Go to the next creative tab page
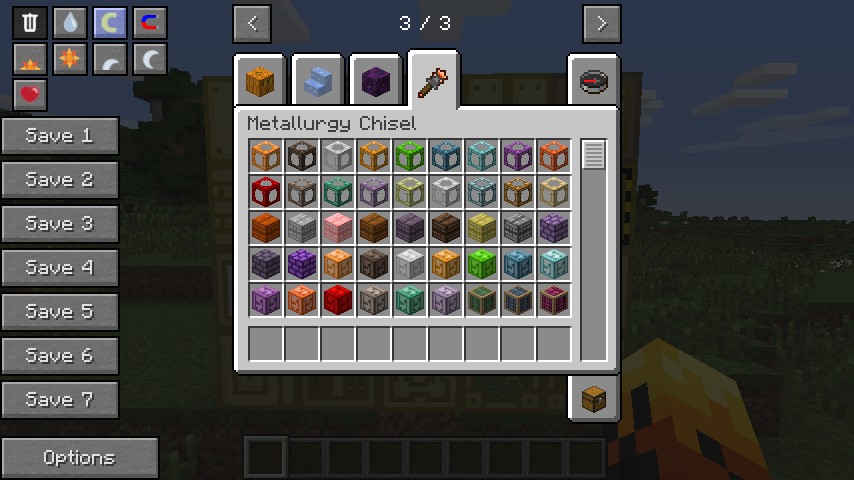 (601, 23)
